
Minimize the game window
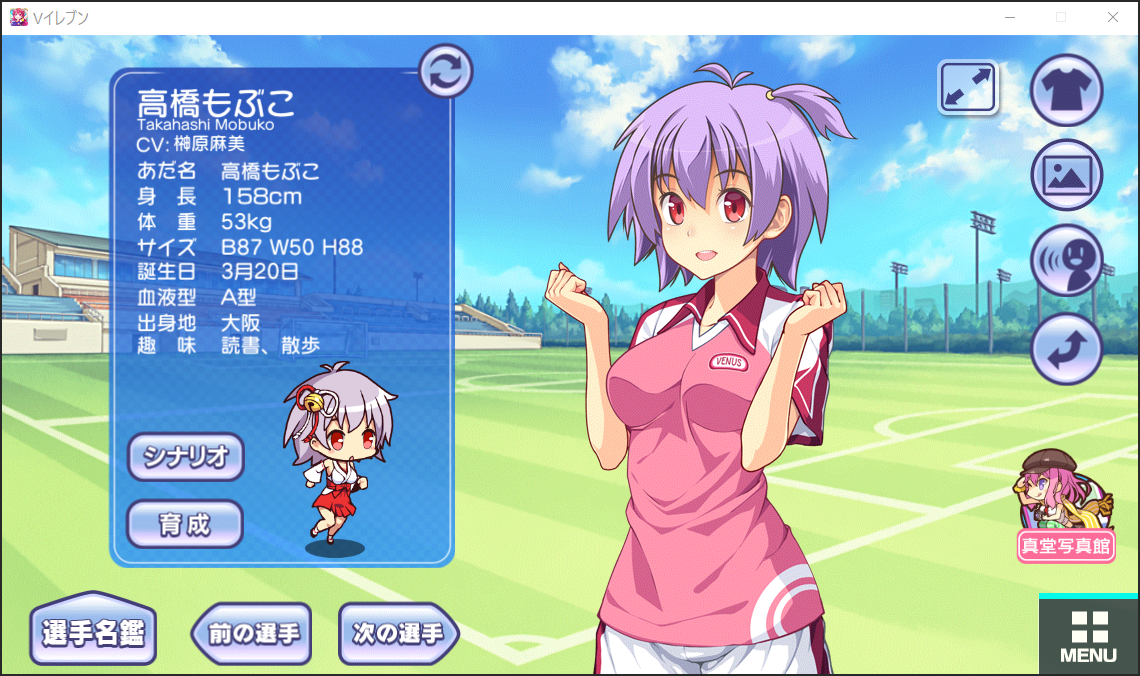coord(1011,17)
